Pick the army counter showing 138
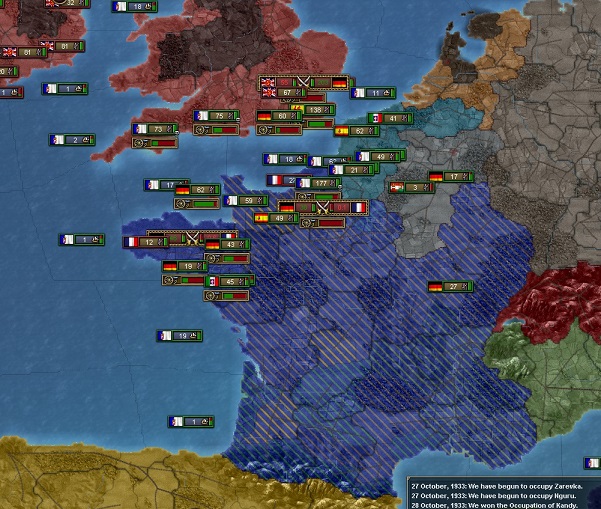The height and width of the screenshot is (509, 601). (317, 110)
